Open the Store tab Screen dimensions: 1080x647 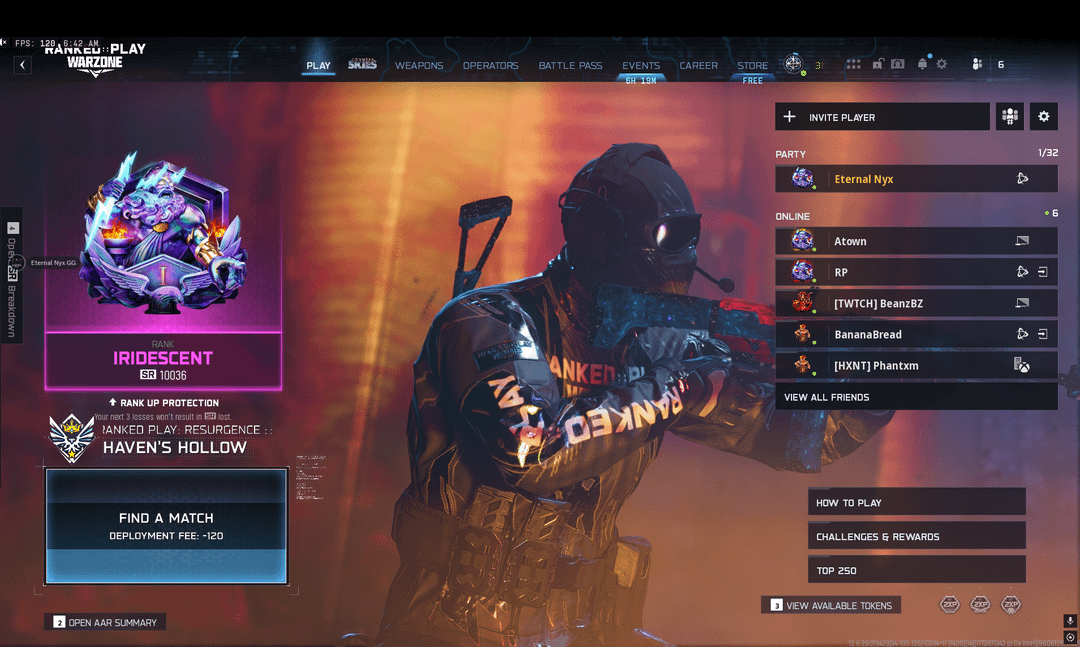click(x=753, y=66)
